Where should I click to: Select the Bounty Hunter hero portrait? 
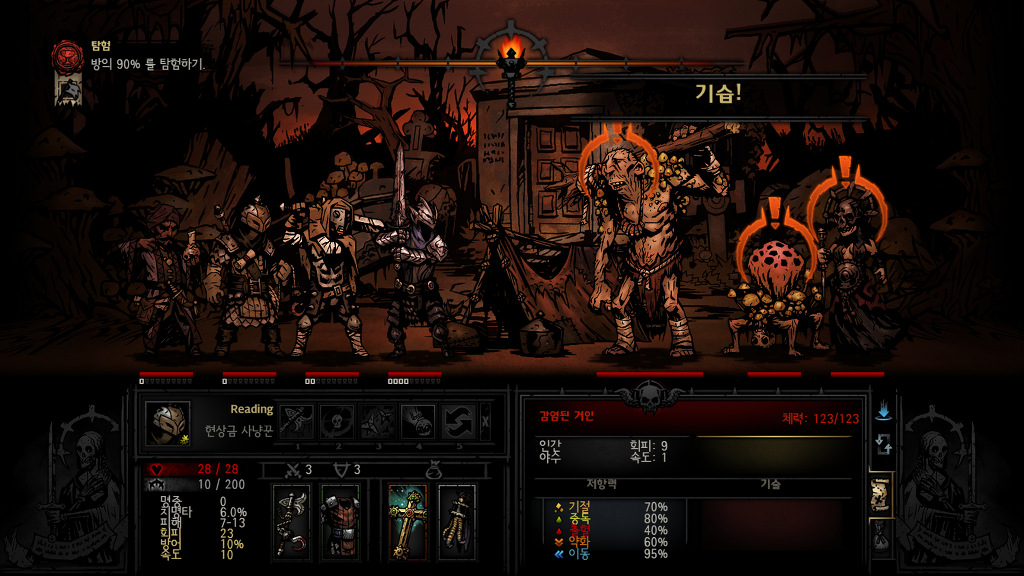[167, 423]
